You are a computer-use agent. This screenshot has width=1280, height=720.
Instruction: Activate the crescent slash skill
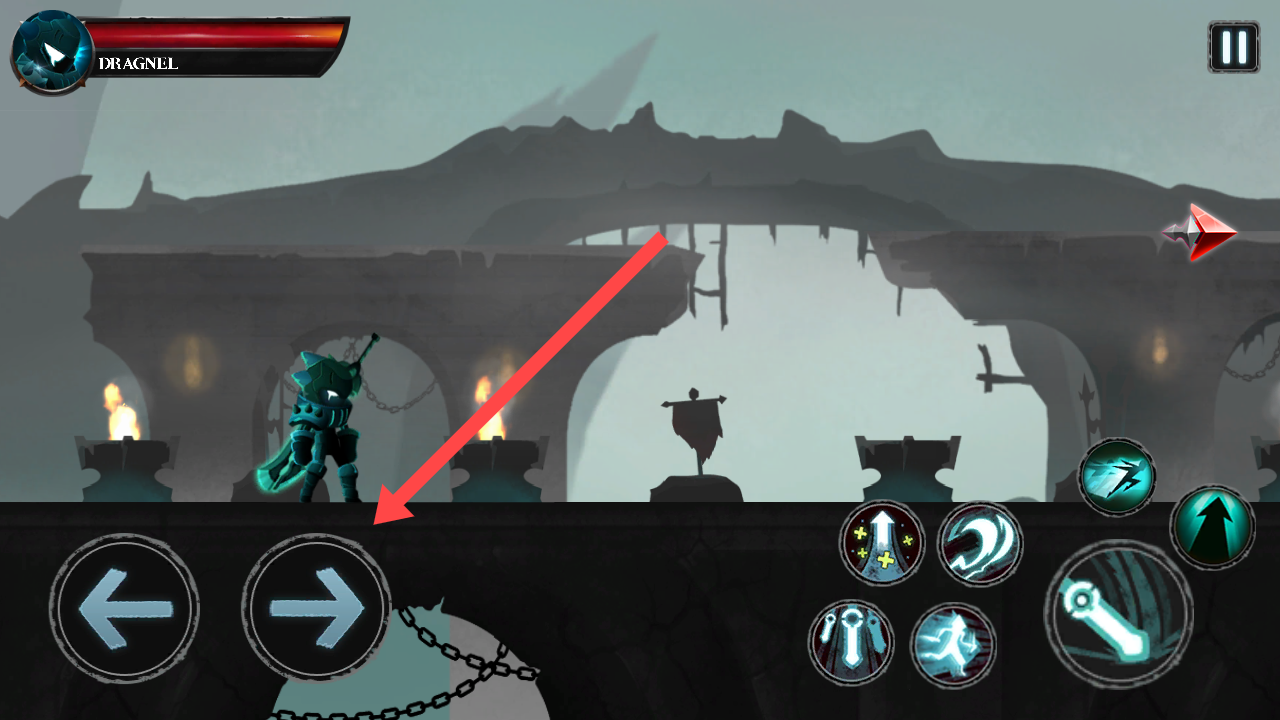click(980, 544)
